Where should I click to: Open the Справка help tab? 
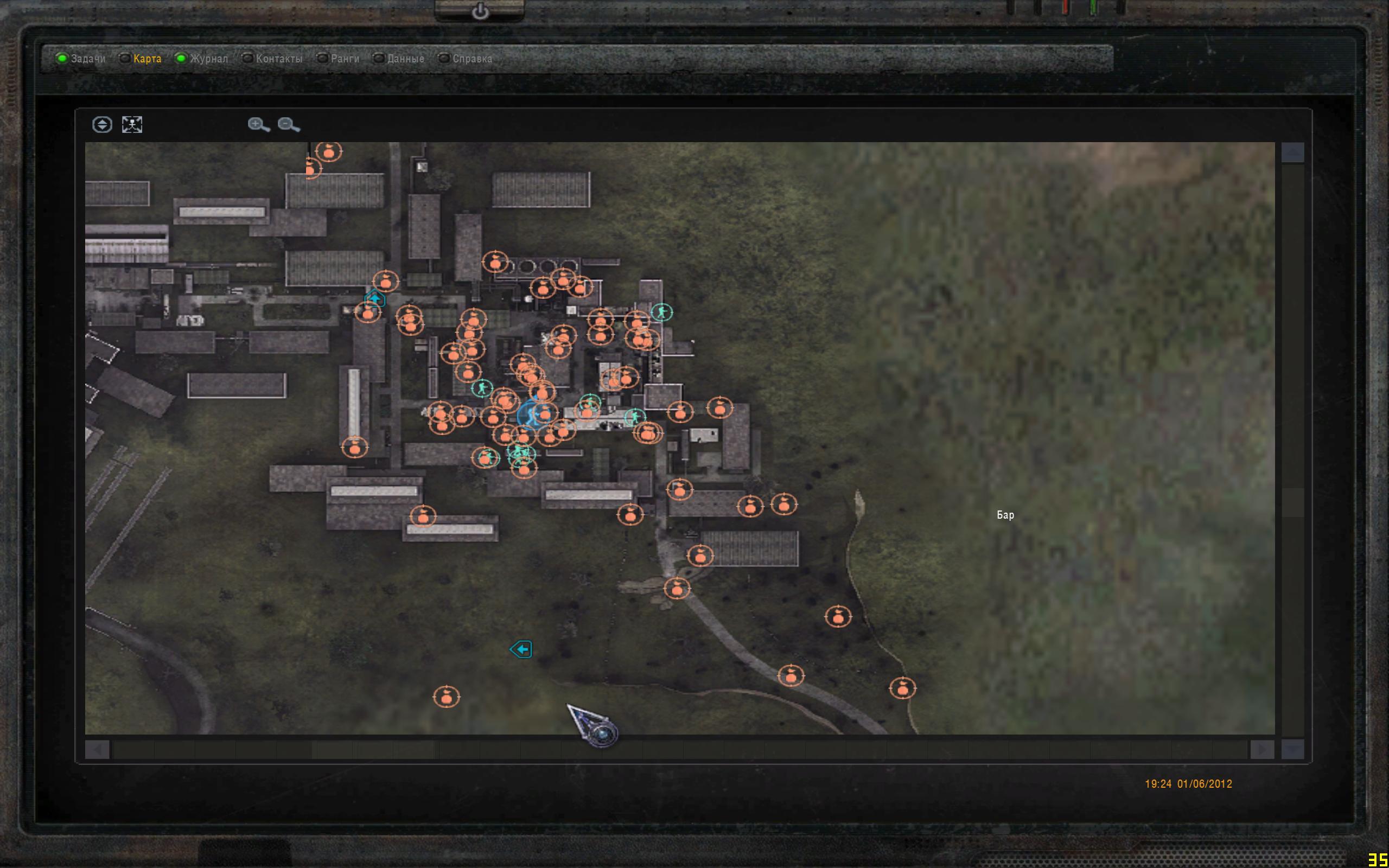coord(472,59)
